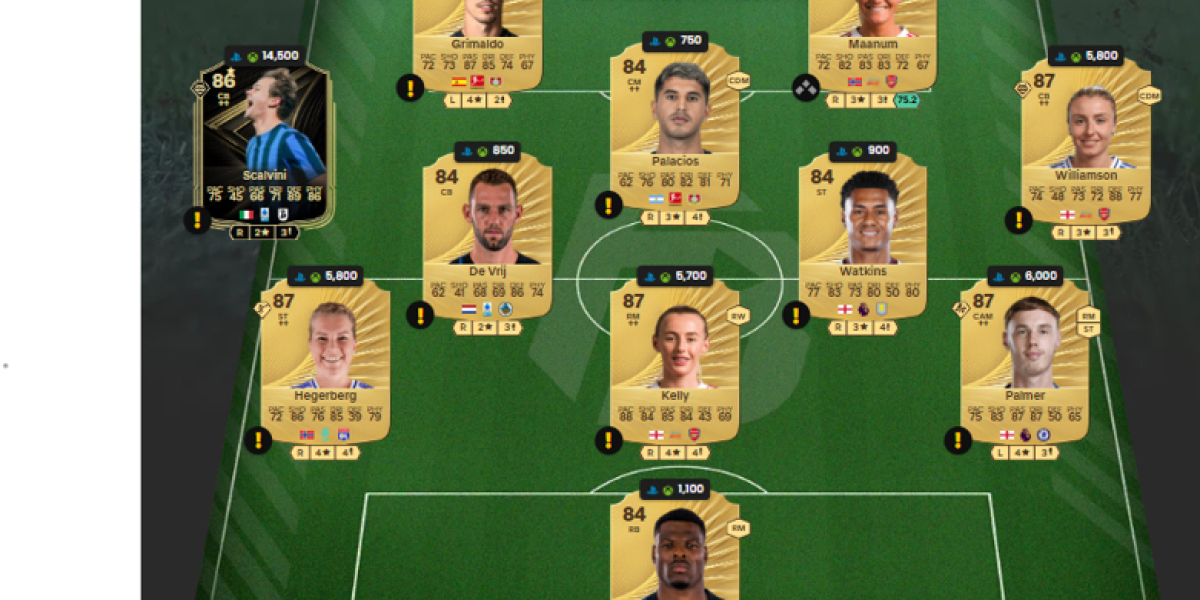The width and height of the screenshot is (1200, 600).
Task: Open the Watkins player card
Action: pyautogui.click(x=863, y=235)
